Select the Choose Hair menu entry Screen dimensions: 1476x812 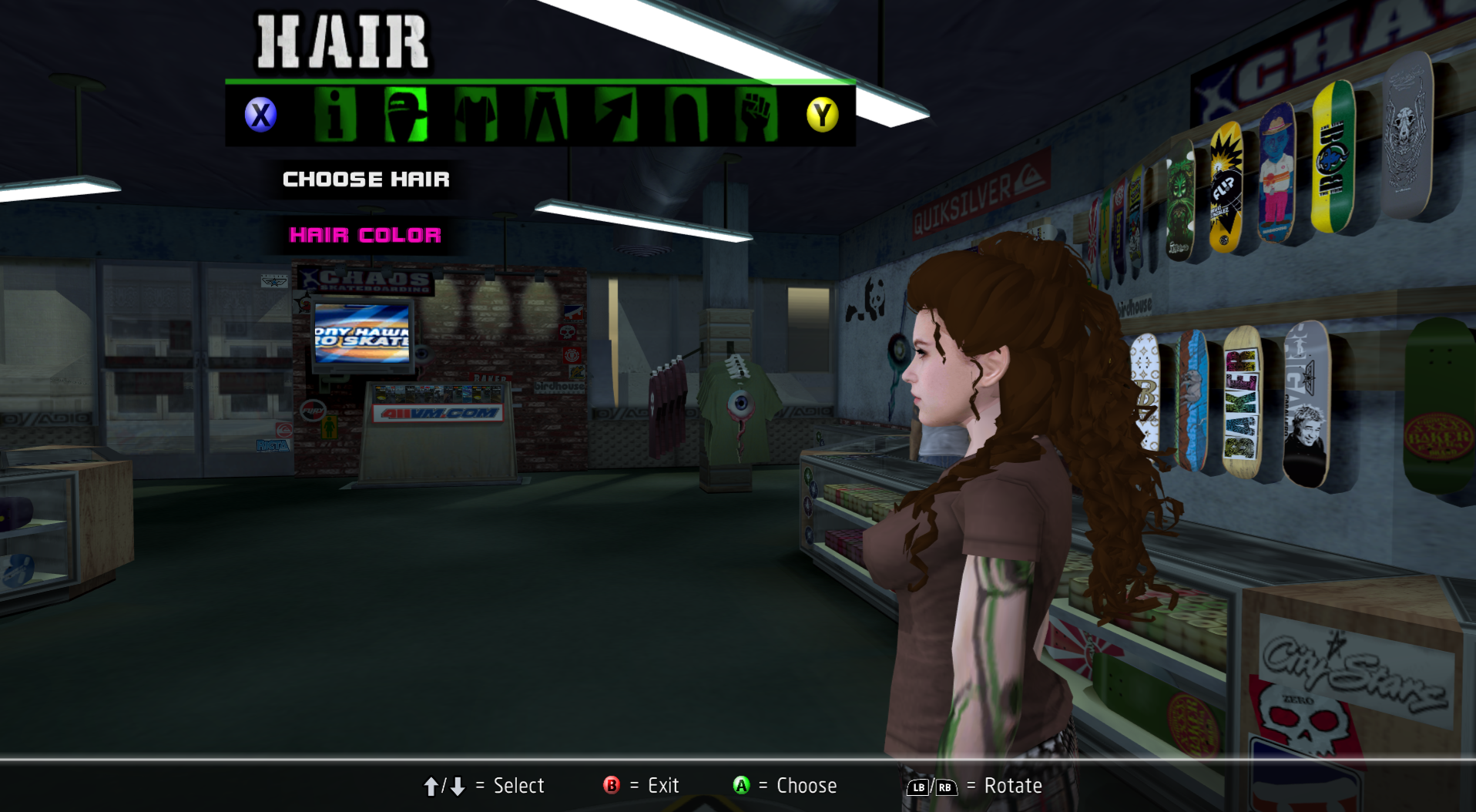pyautogui.click(x=366, y=180)
